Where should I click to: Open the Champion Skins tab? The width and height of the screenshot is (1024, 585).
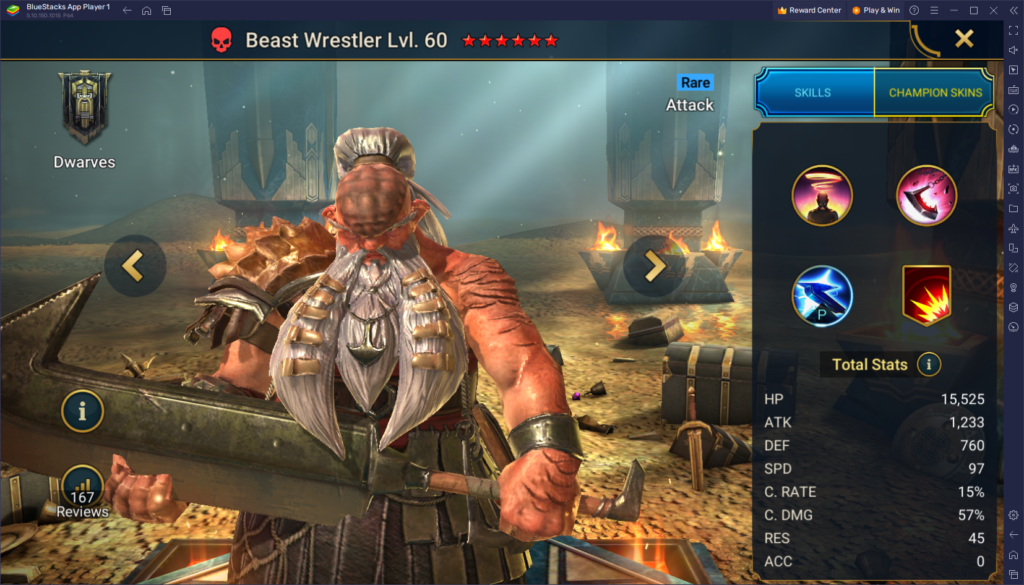[x=935, y=93]
